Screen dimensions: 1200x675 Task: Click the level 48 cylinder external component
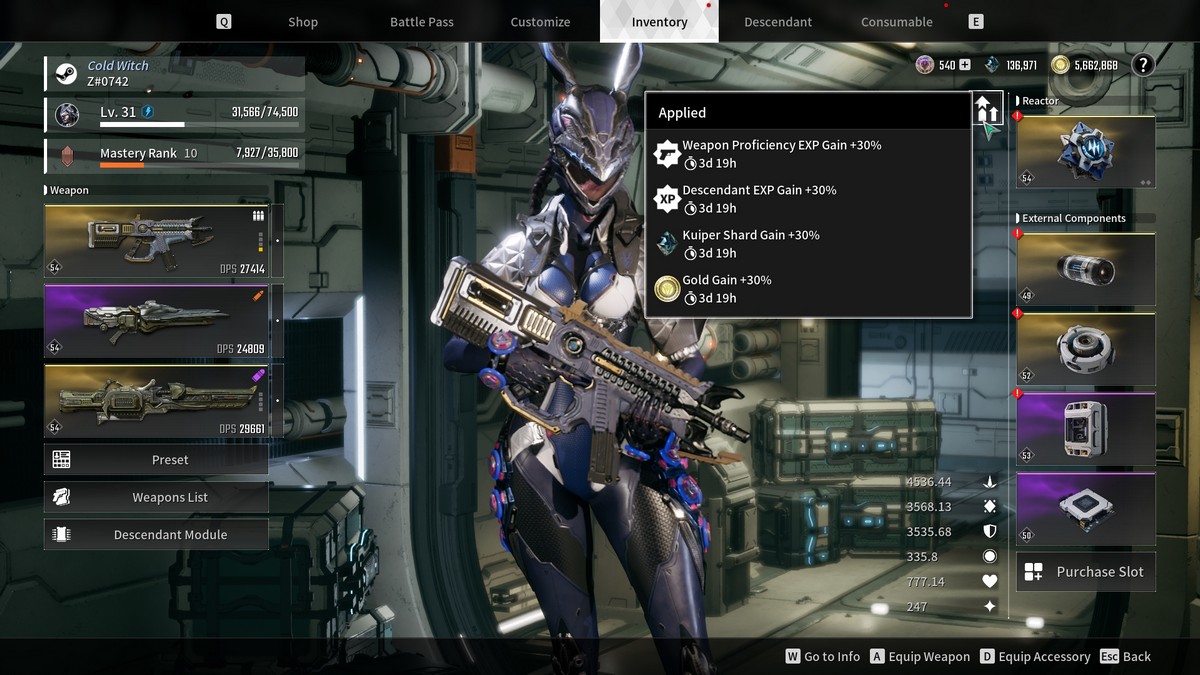pos(1085,269)
